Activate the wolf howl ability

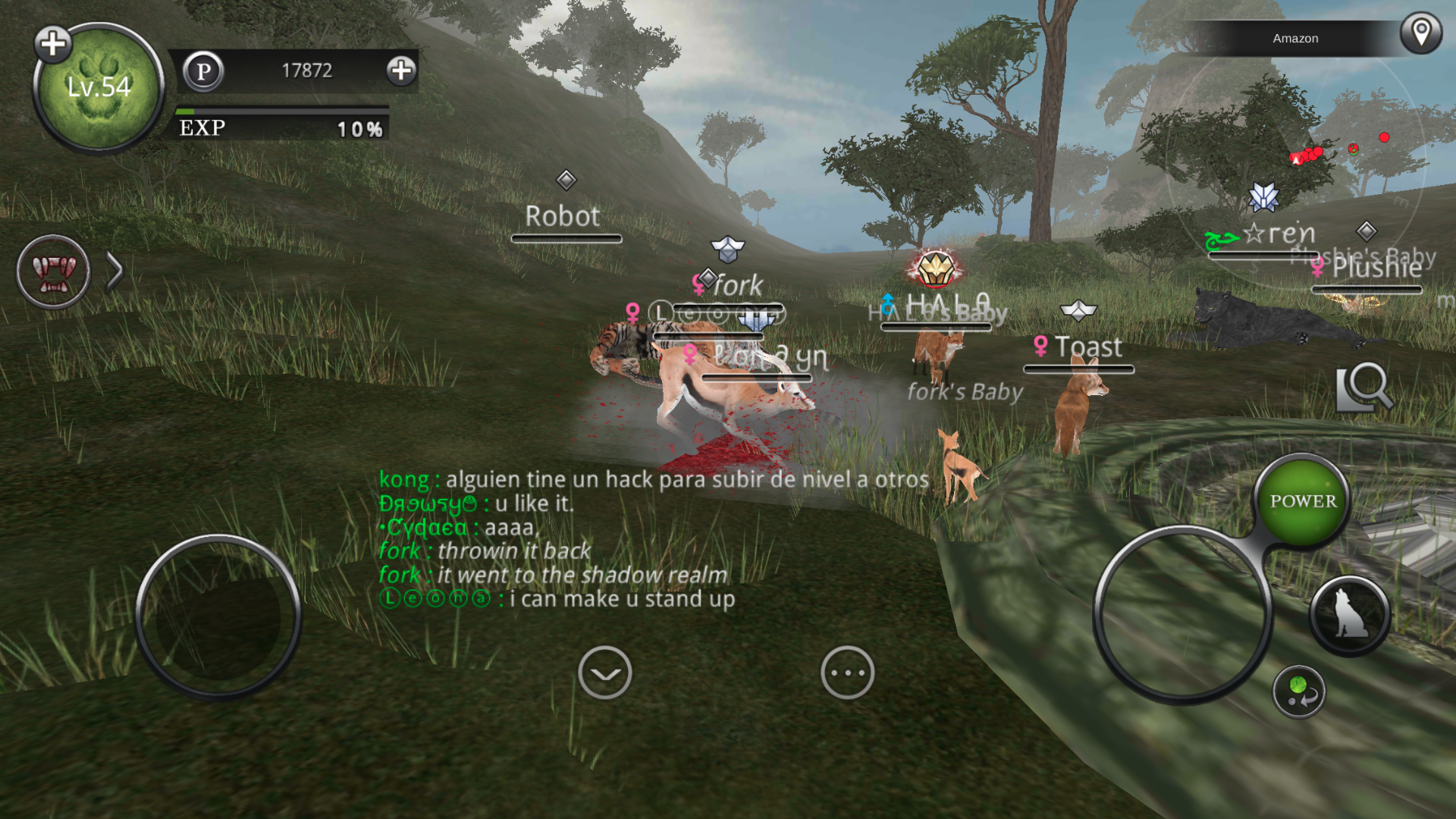pos(1349,616)
